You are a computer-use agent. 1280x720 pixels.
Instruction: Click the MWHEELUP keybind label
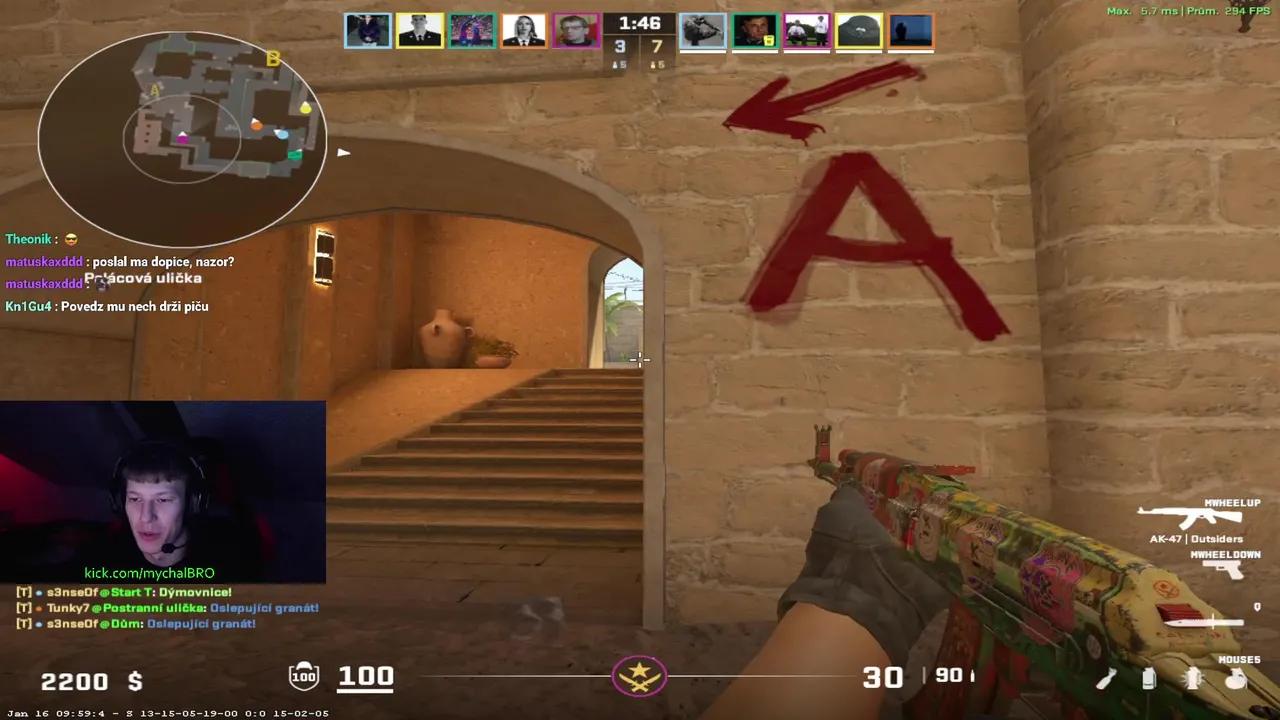click(x=1232, y=503)
